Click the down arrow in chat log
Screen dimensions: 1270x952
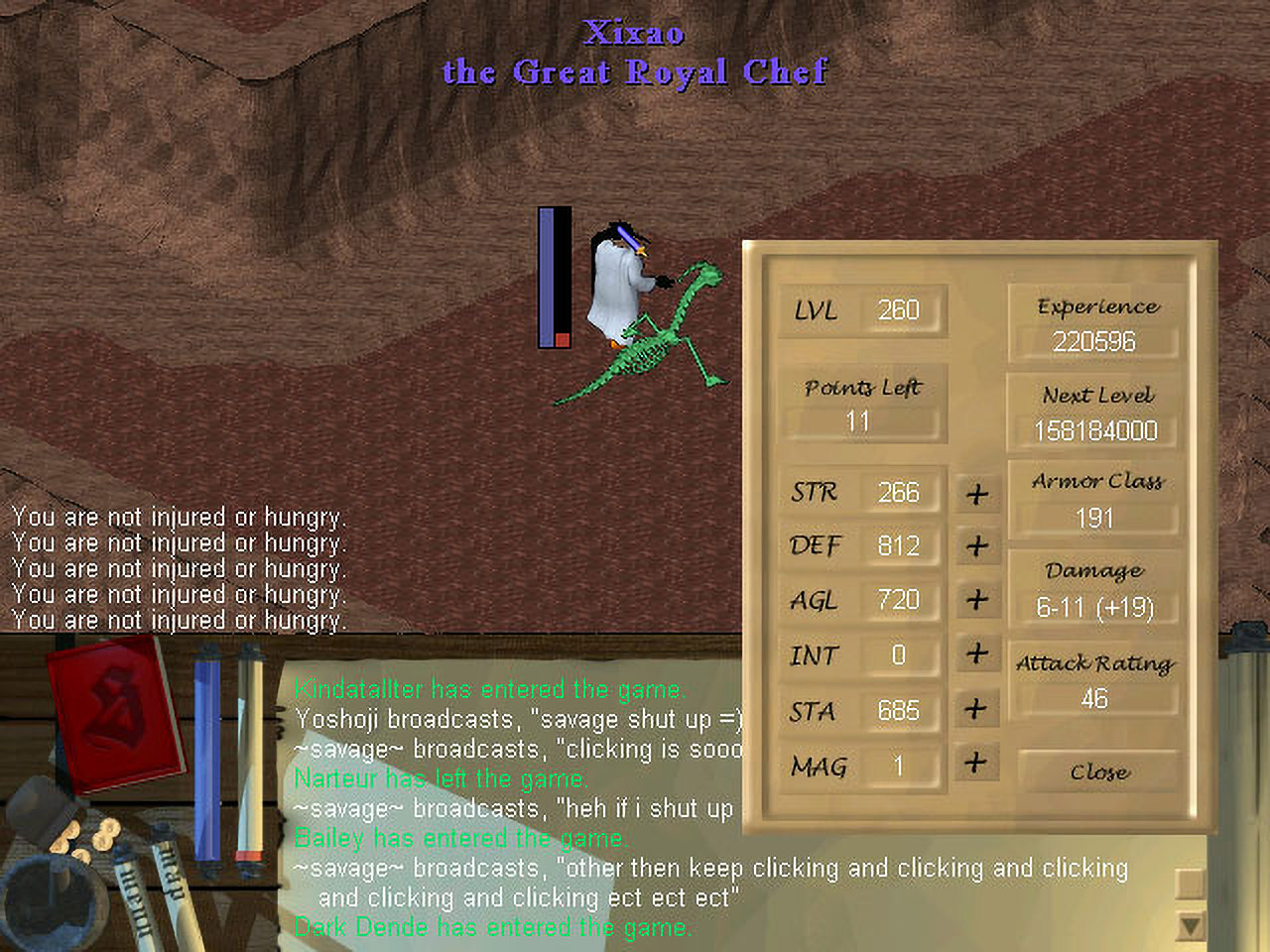(x=1190, y=926)
